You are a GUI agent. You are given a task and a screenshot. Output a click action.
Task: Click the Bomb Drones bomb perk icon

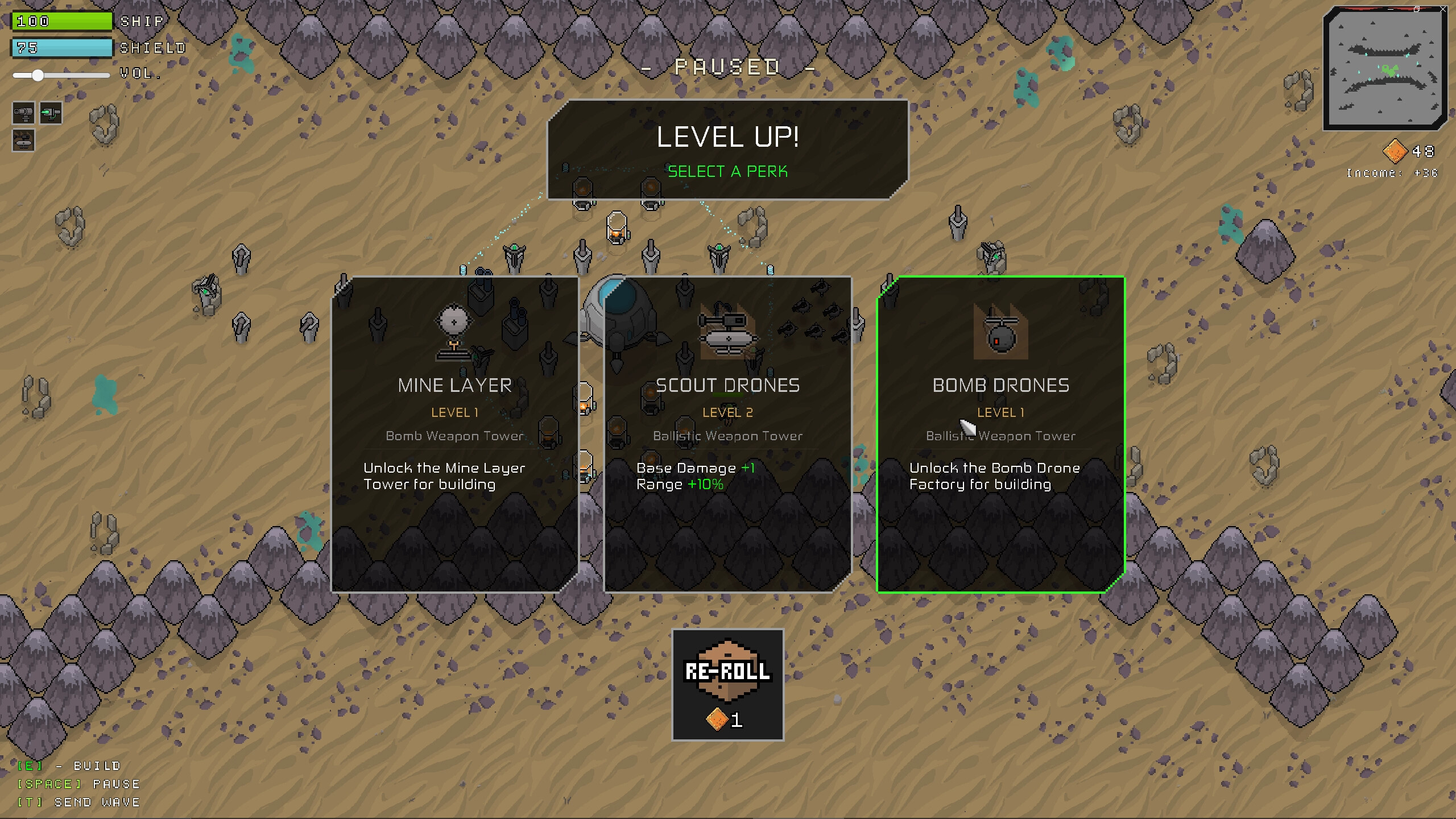tap(1001, 333)
